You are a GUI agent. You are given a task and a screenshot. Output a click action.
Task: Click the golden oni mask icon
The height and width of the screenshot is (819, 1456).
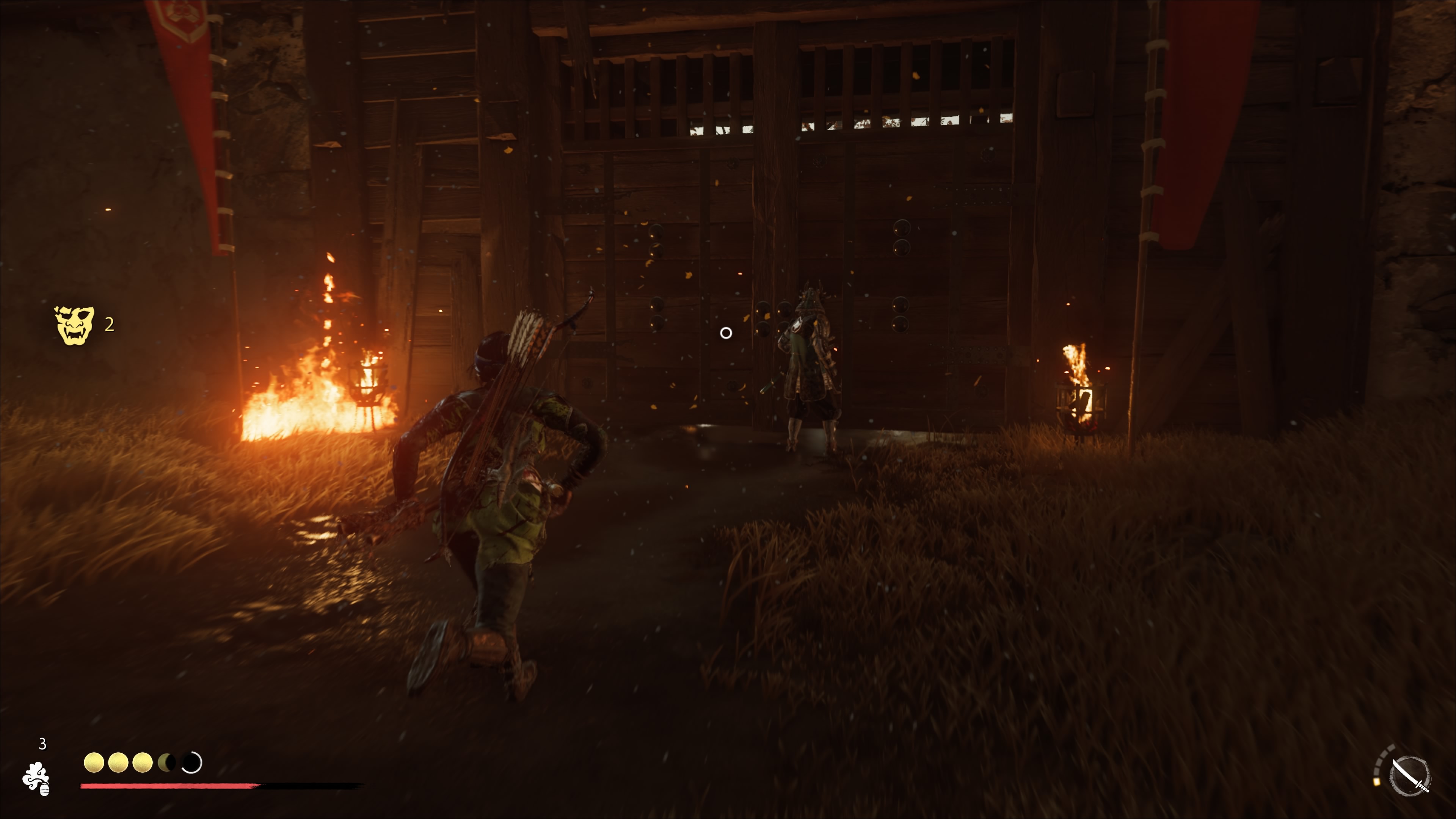[x=74, y=325]
